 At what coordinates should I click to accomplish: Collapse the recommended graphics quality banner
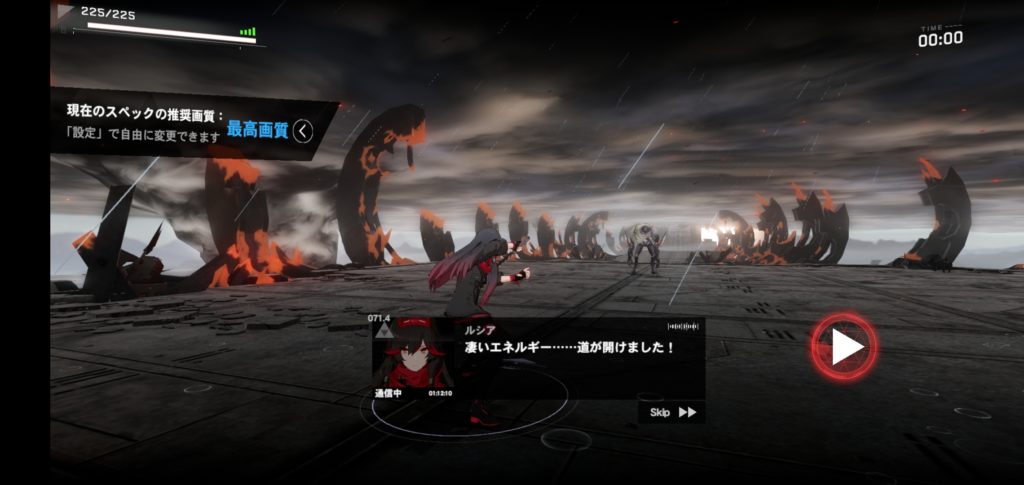(x=303, y=130)
